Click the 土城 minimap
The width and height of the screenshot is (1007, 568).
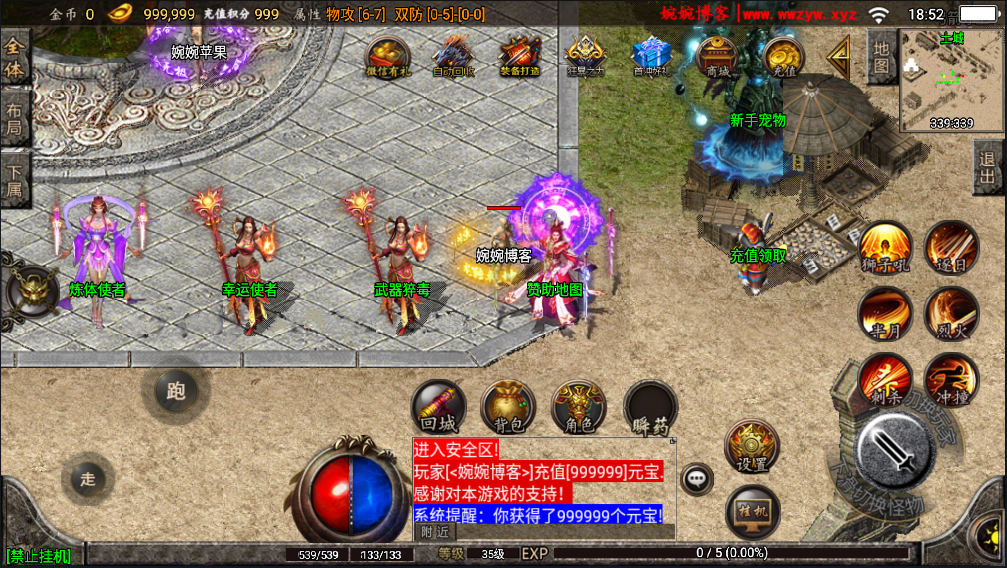951,80
